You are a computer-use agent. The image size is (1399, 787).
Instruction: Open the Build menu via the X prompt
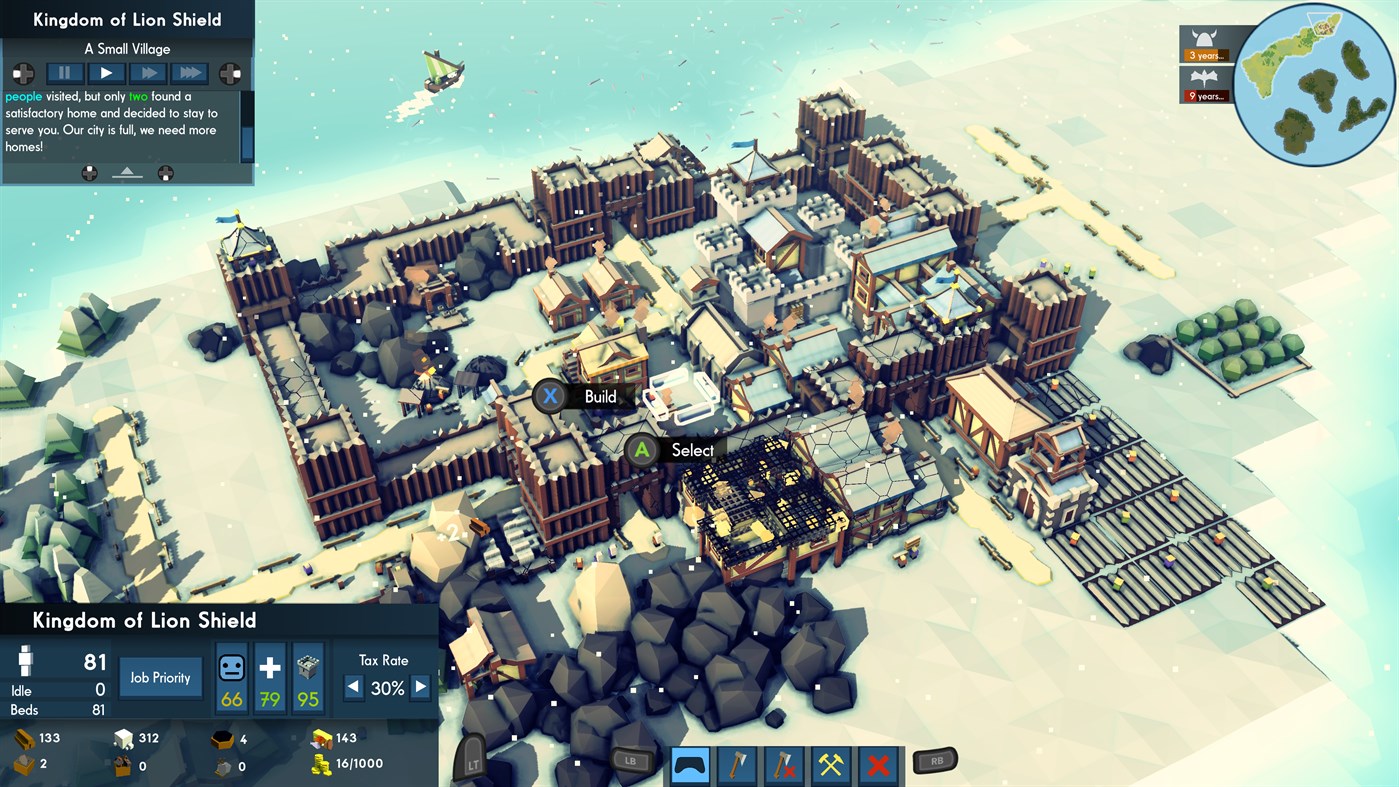[551, 396]
